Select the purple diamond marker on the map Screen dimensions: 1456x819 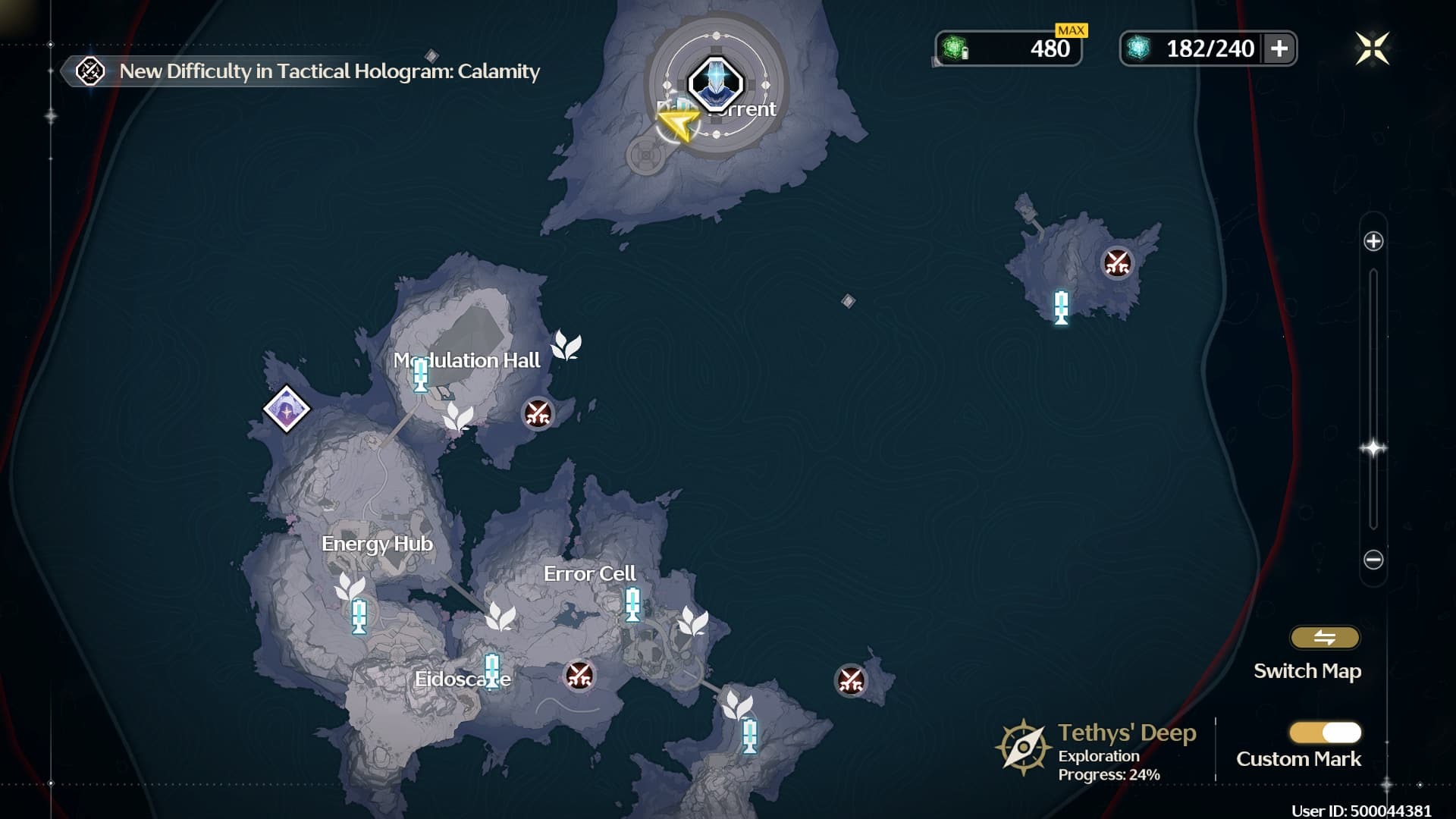pyautogui.click(x=287, y=409)
